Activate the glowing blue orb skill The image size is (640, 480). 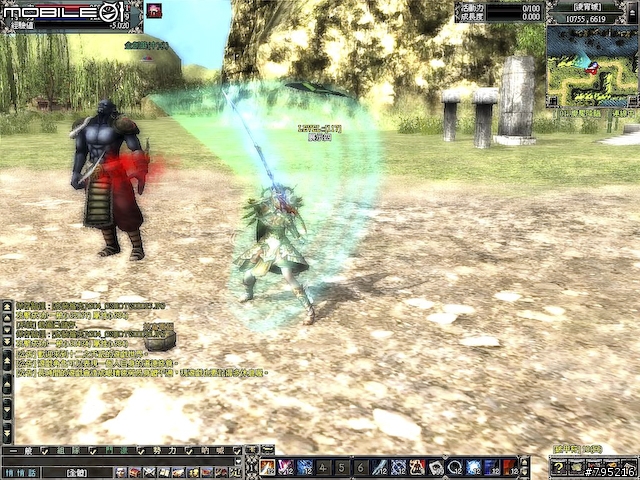(x=473, y=467)
